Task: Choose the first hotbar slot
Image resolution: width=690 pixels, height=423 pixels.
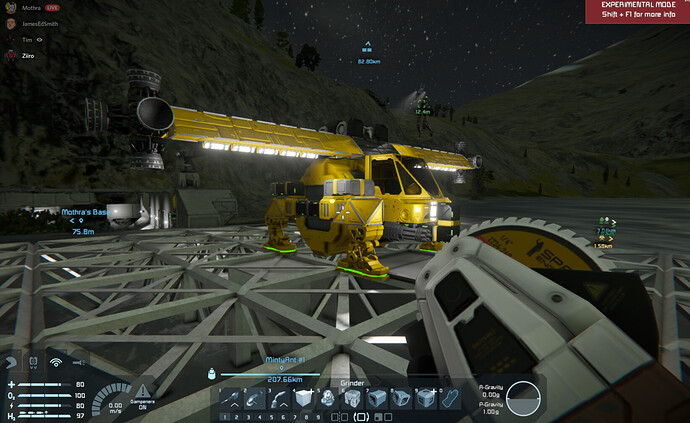Action: (231, 398)
